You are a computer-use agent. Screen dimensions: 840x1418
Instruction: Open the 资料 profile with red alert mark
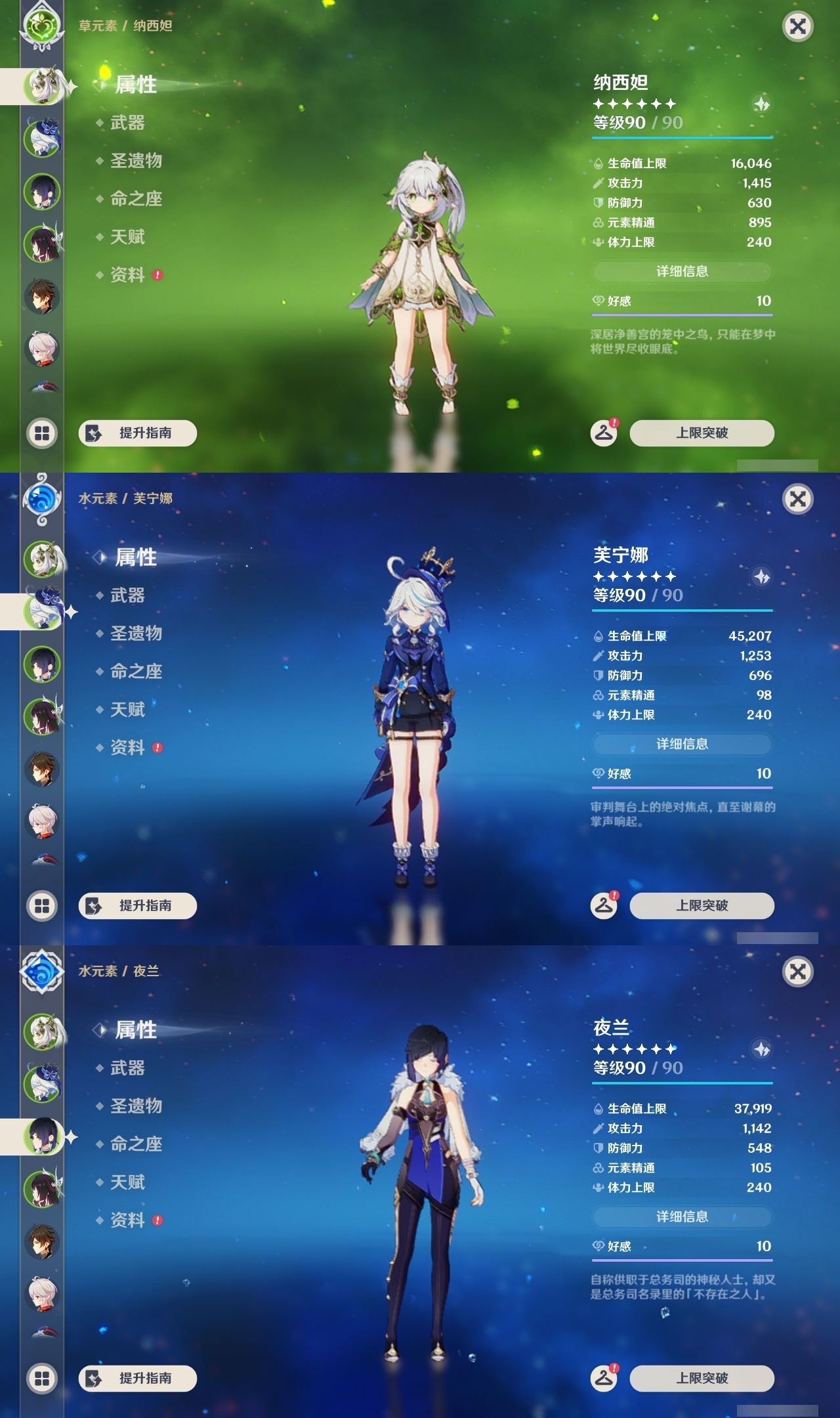click(128, 276)
